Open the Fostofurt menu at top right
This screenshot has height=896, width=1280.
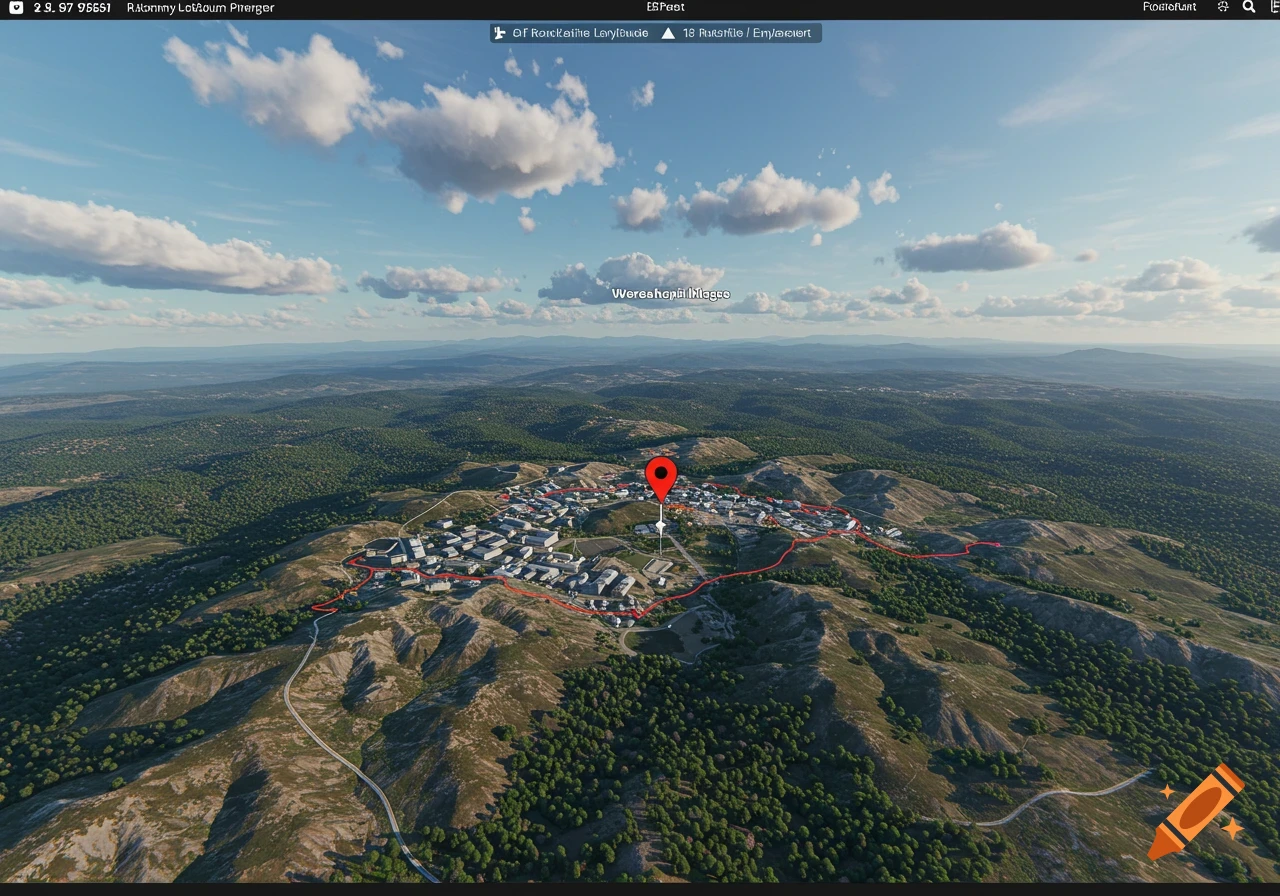tap(1168, 7)
